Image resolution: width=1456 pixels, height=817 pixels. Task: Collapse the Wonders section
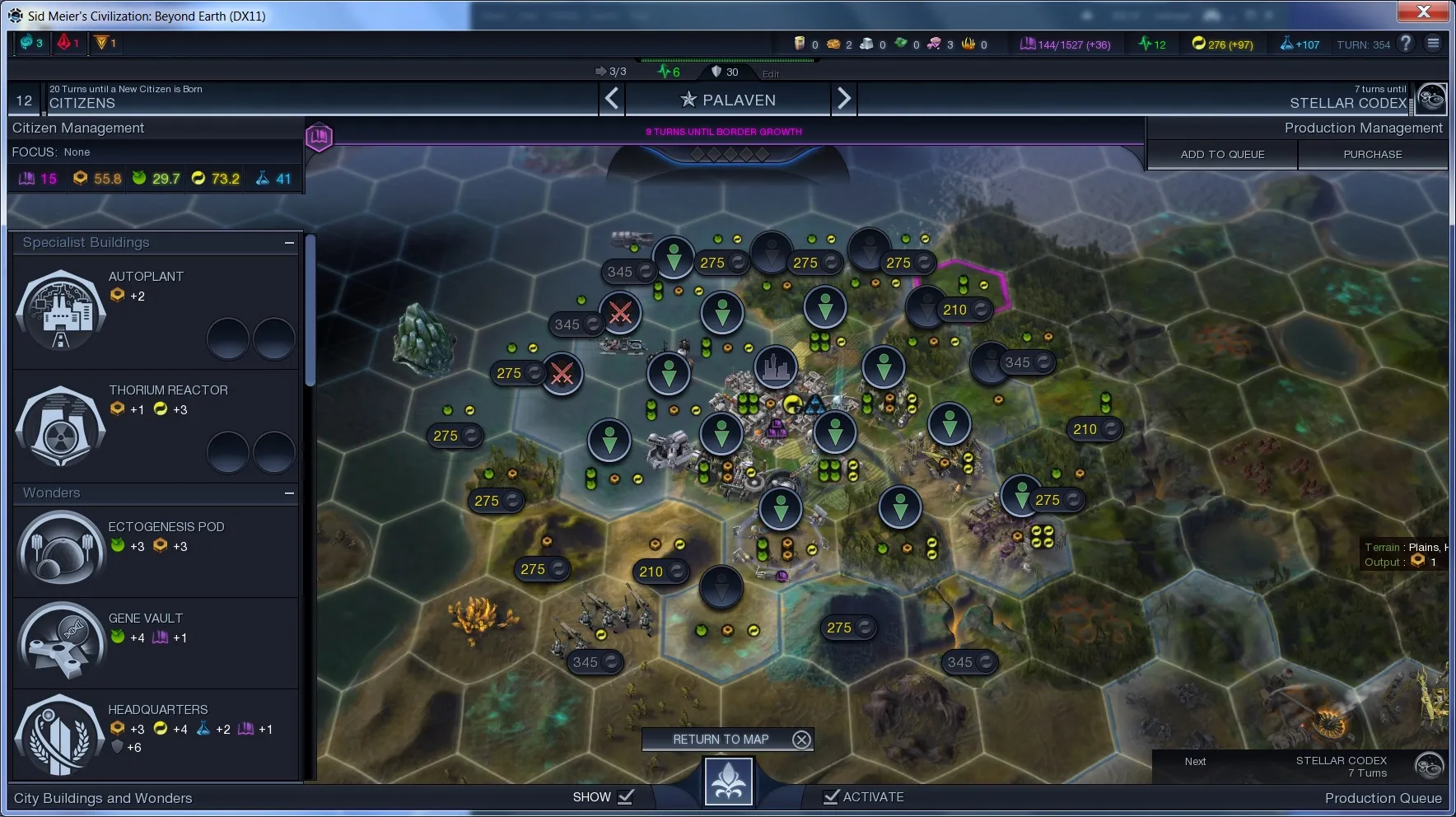click(289, 493)
